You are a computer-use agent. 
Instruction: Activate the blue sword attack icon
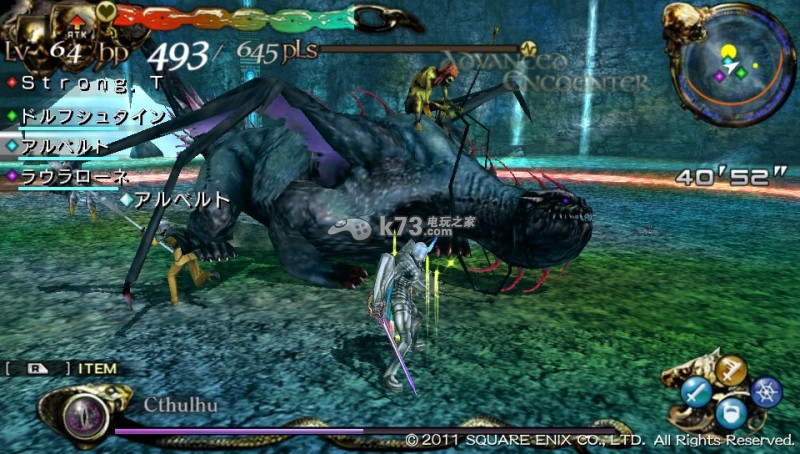[697, 390]
